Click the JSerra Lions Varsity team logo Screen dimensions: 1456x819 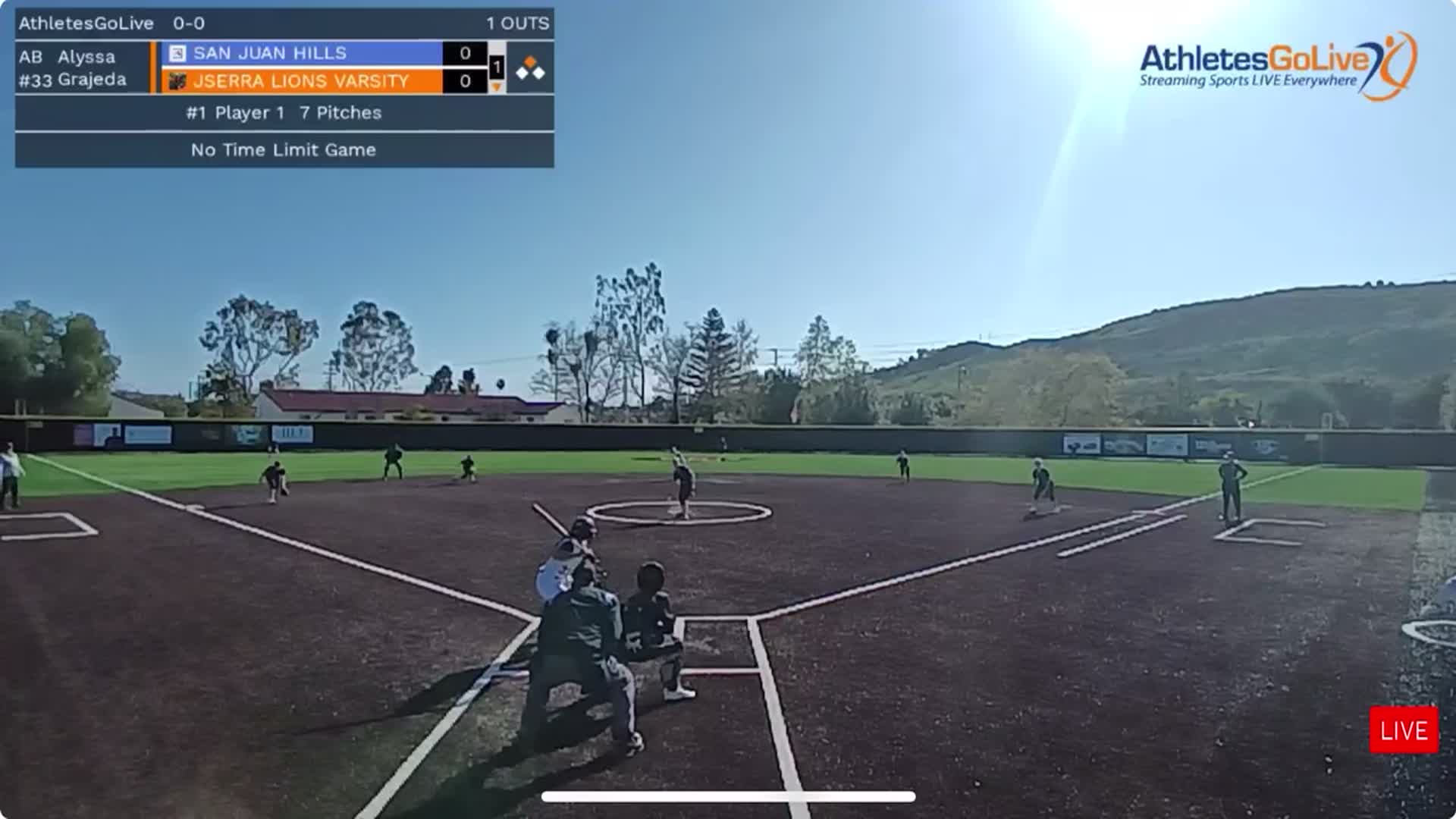[177, 80]
